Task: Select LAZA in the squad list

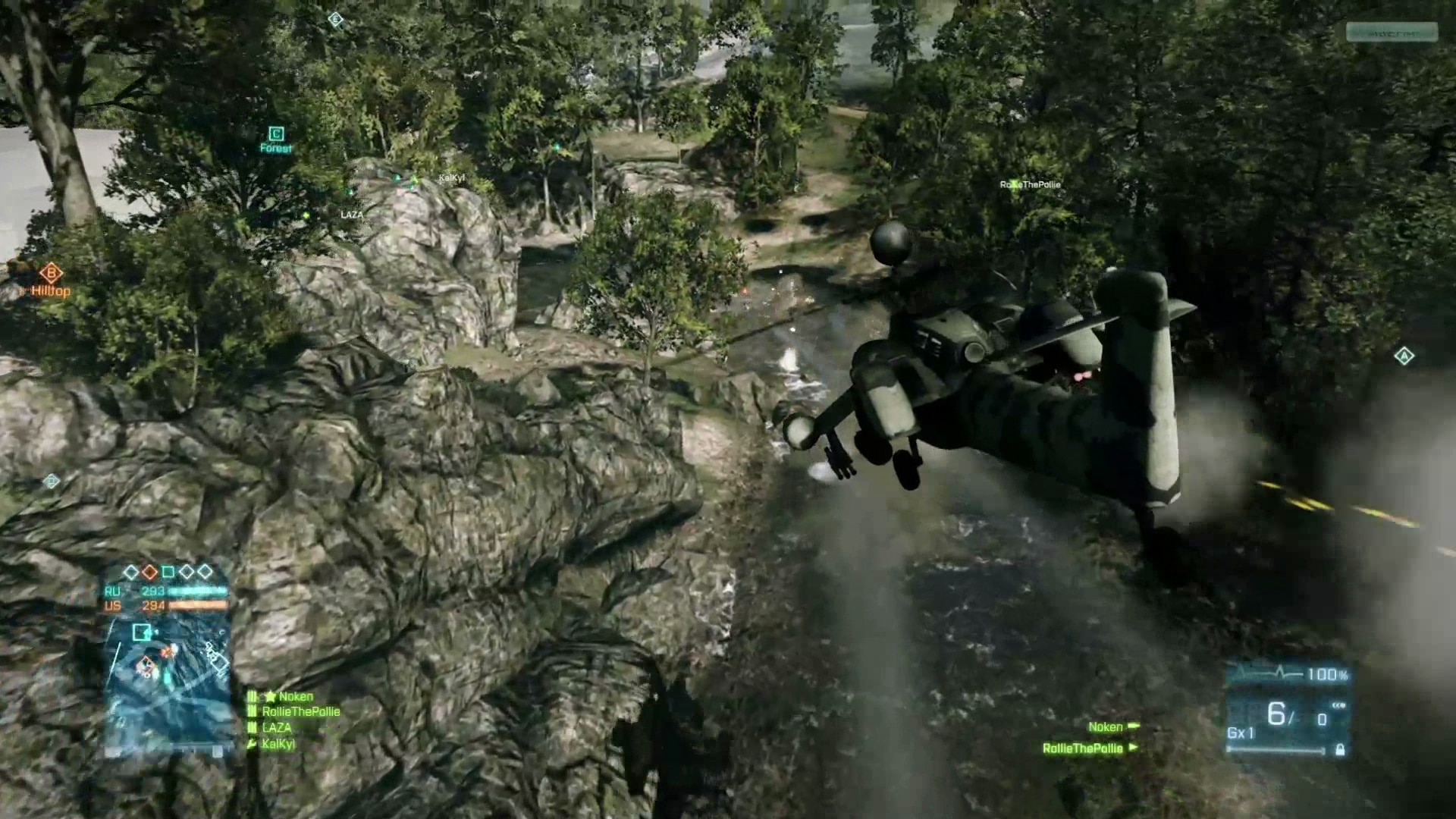Action: (x=276, y=727)
